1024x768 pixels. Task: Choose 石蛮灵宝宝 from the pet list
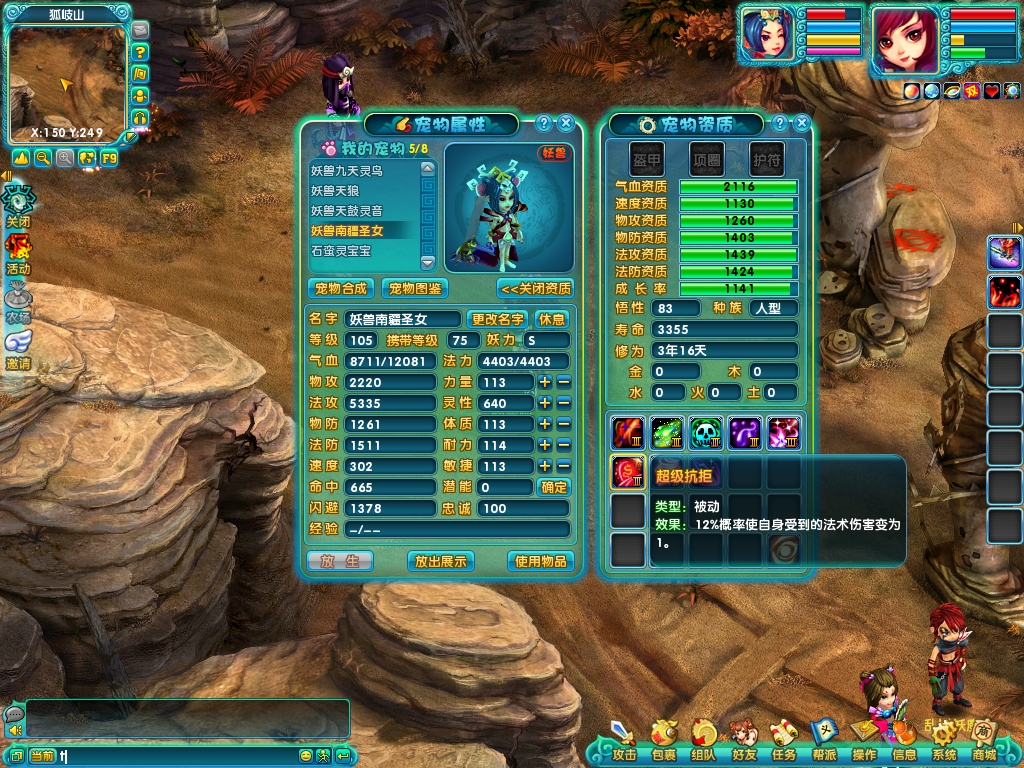340,251
